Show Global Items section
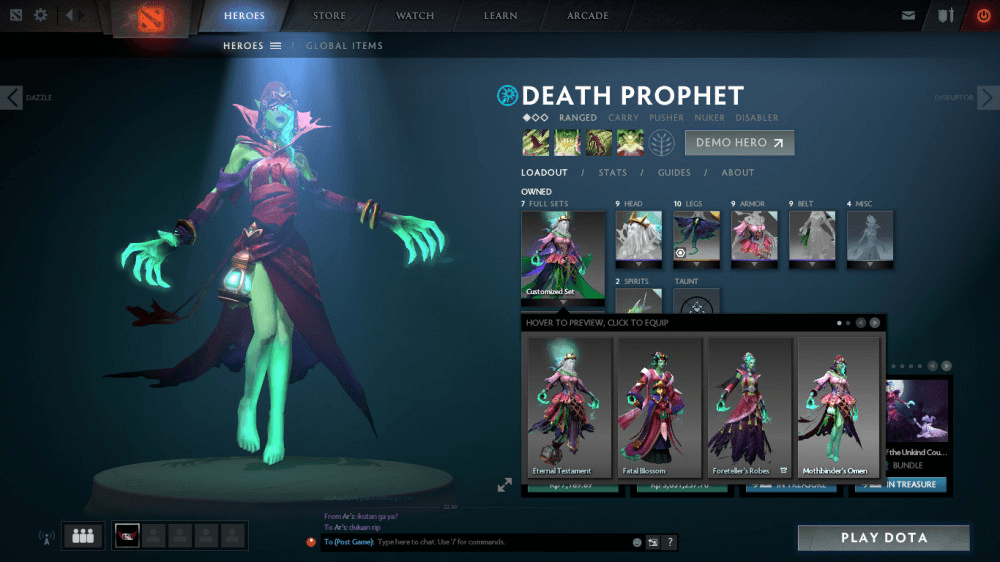This screenshot has width=1000, height=562. click(344, 46)
